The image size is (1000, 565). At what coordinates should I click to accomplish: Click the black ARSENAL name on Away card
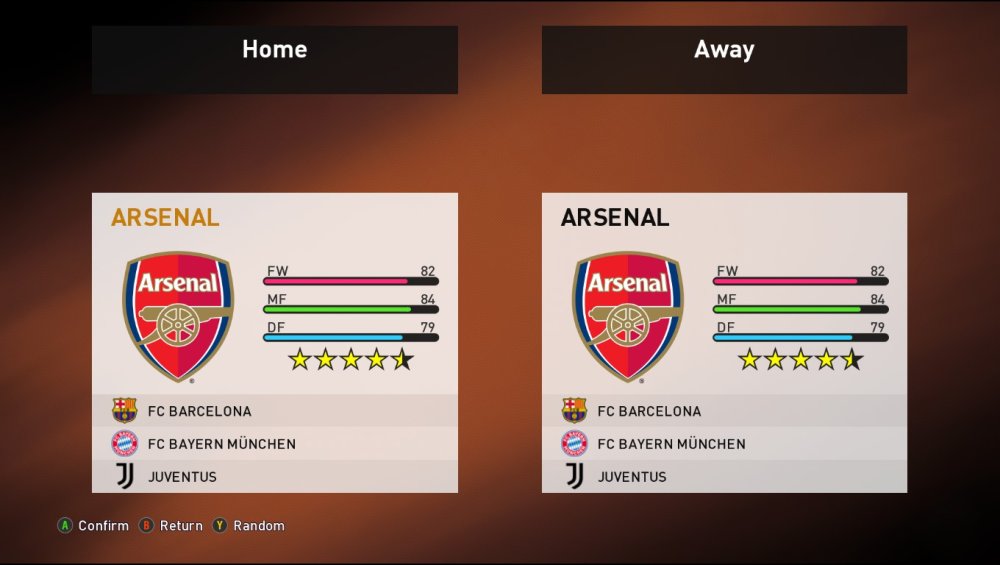click(615, 218)
